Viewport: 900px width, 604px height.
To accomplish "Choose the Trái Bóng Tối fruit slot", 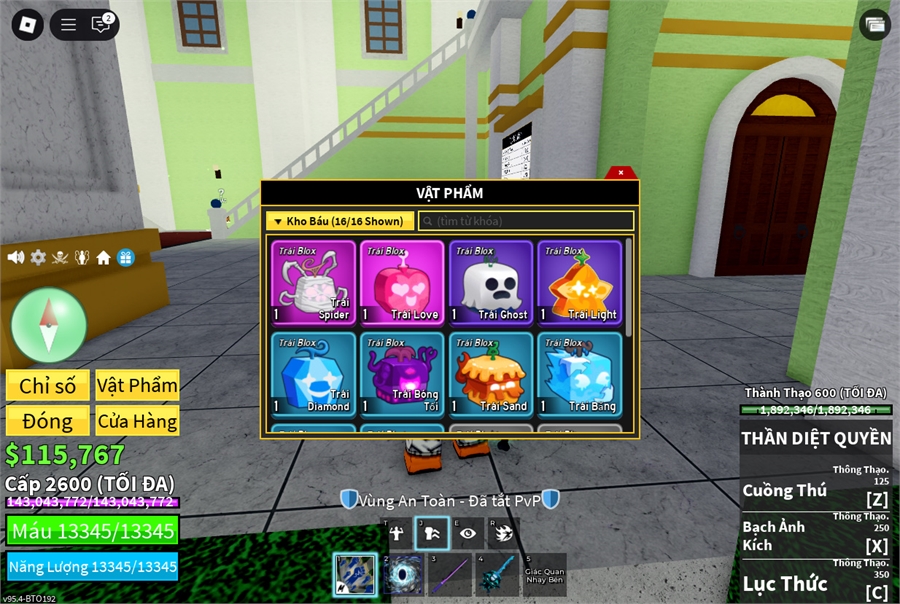I will click(402, 374).
